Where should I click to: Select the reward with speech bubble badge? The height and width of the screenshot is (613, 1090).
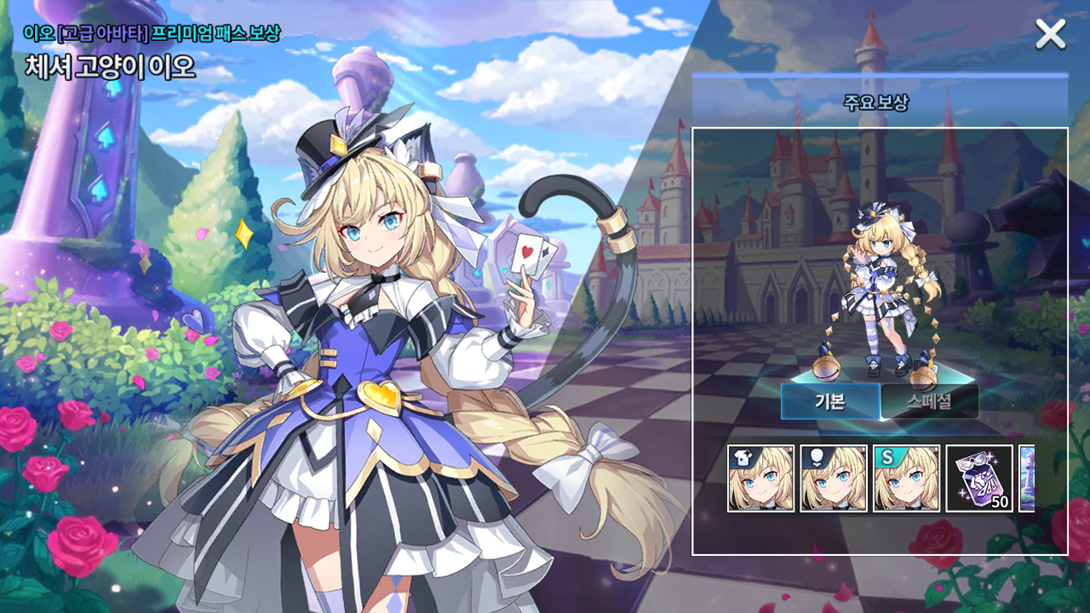click(x=834, y=479)
